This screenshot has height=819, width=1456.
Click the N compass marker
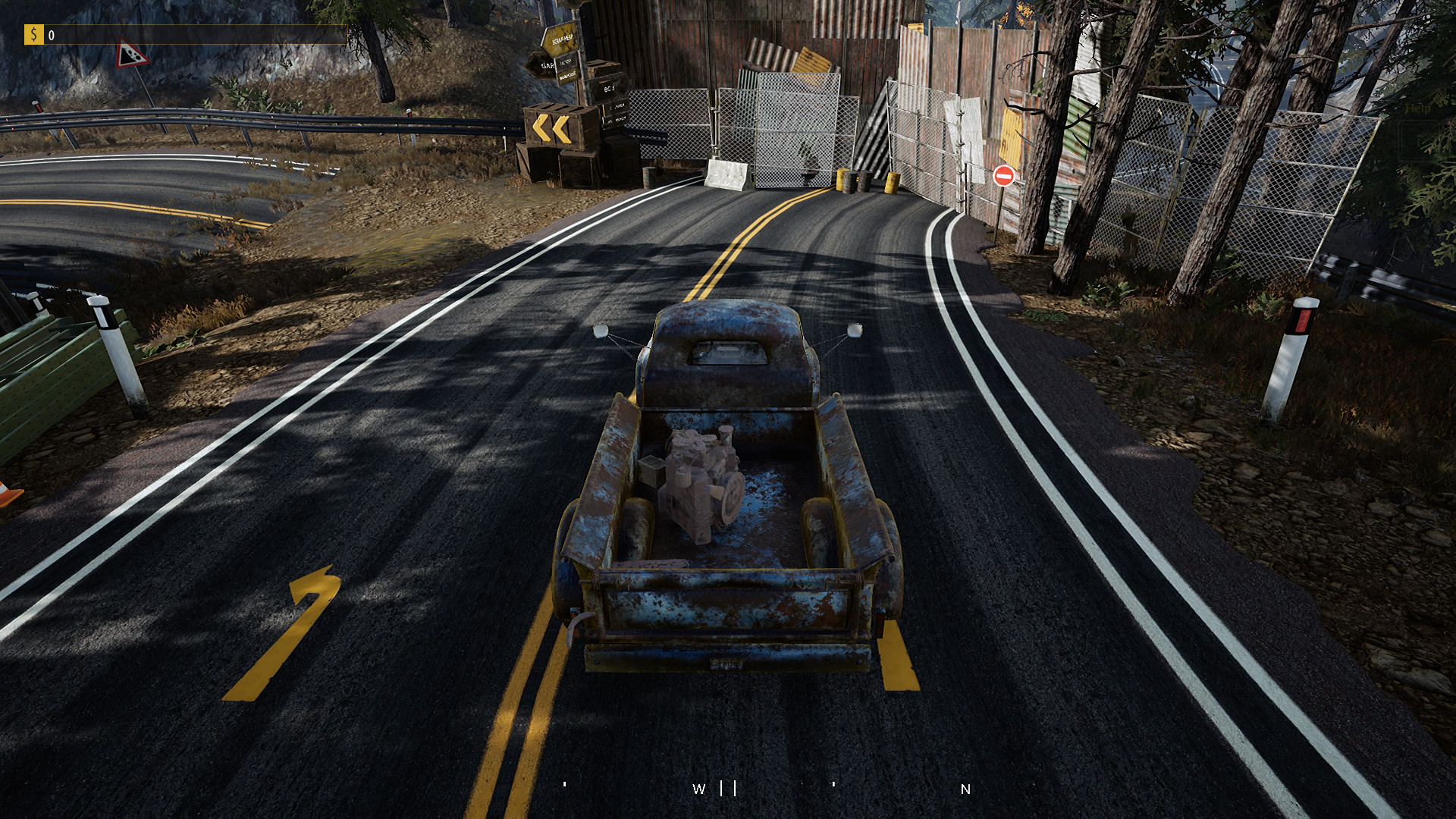click(x=965, y=789)
